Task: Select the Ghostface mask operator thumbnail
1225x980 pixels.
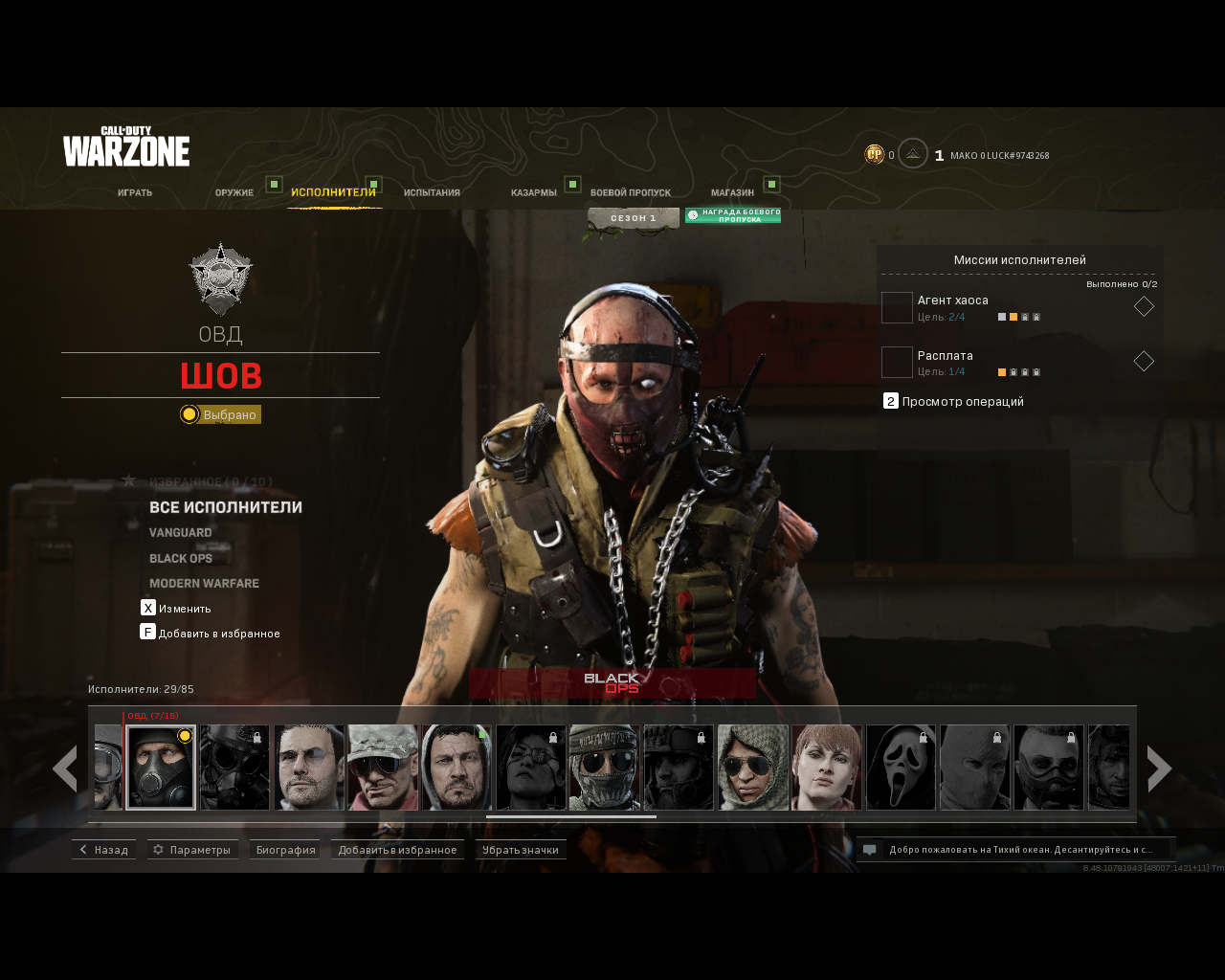Action: click(901, 768)
